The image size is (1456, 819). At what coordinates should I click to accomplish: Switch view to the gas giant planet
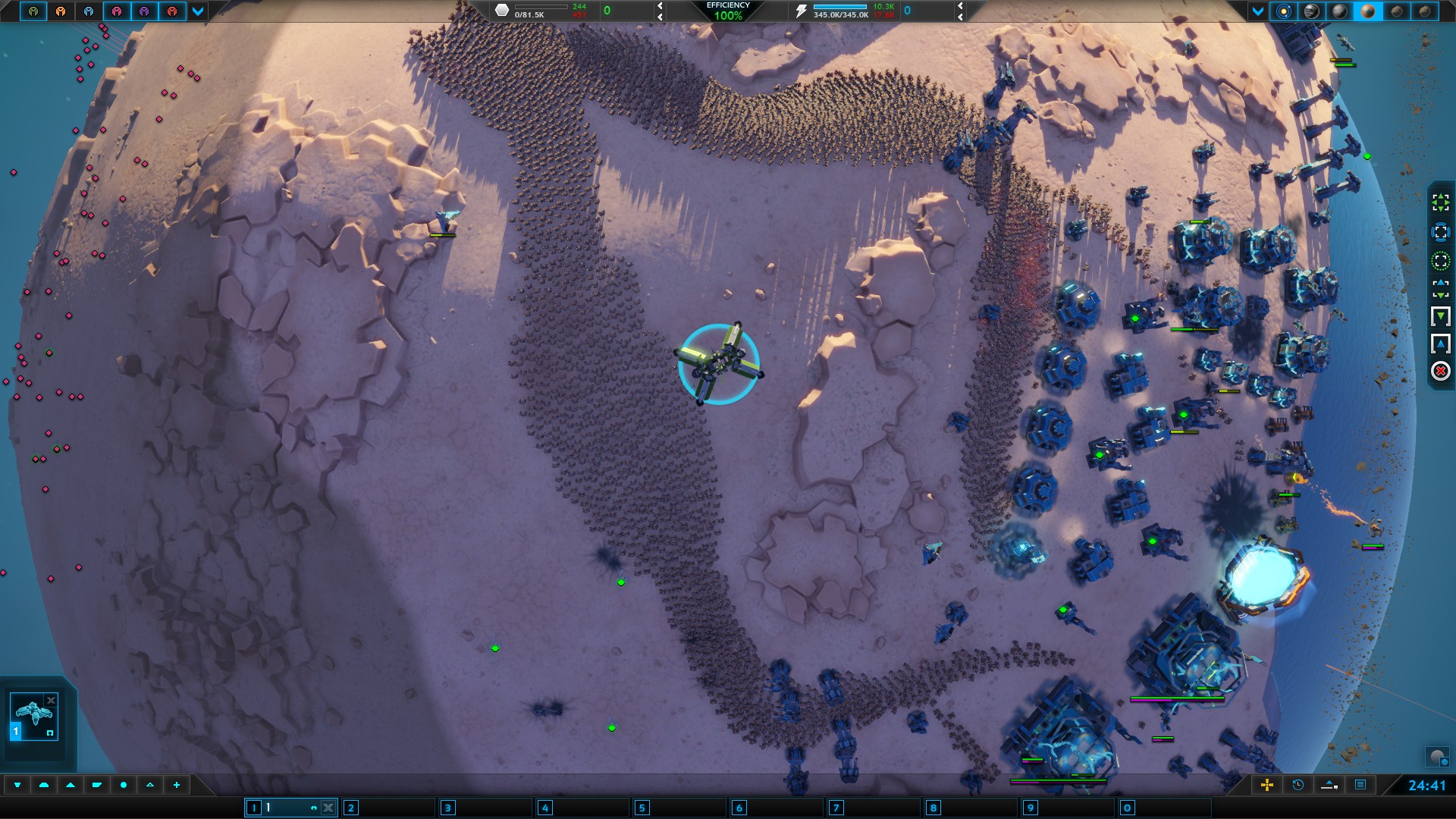click(x=1311, y=11)
